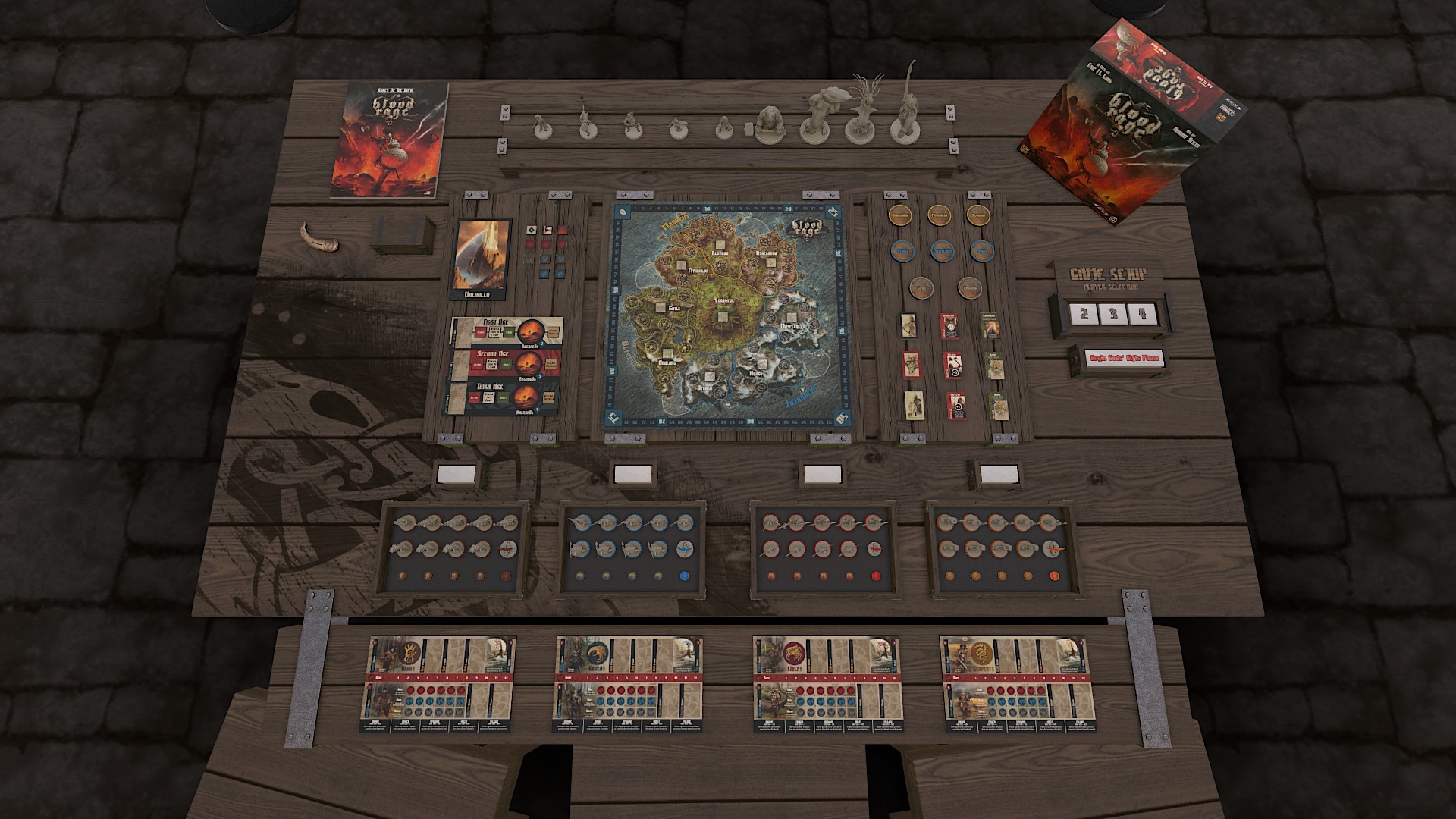1456x819 pixels.
Task: Click Yggdrasil at the center of the map
Action: tap(724, 303)
